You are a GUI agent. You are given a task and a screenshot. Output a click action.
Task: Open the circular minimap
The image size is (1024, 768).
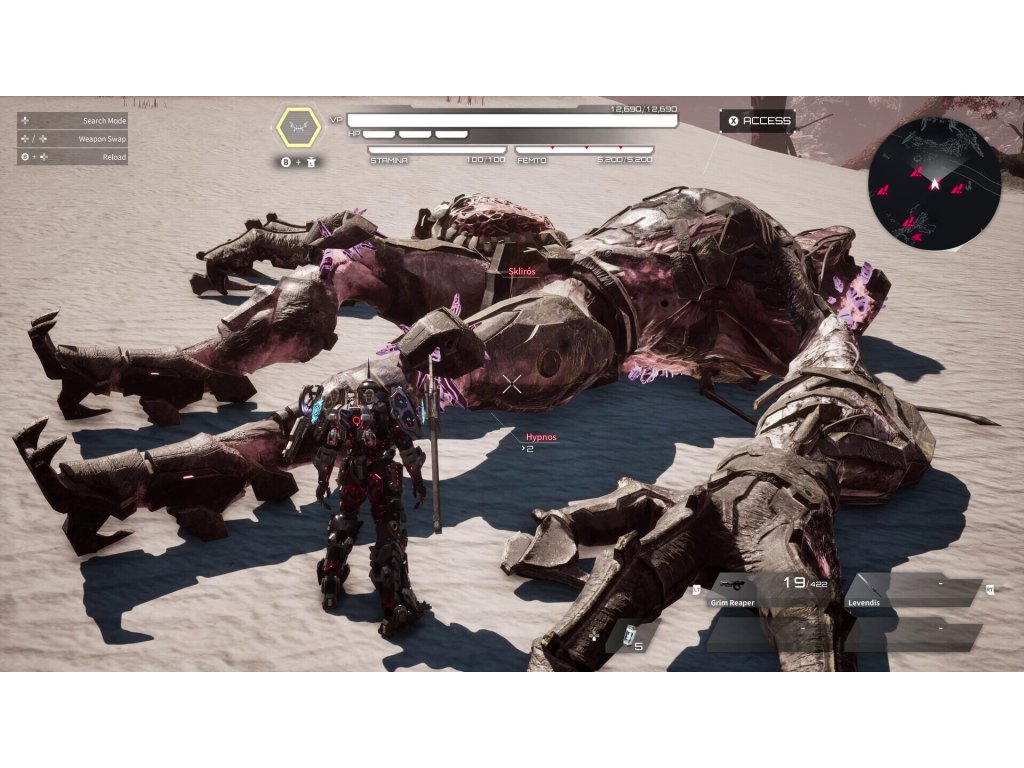(x=934, y=183)
